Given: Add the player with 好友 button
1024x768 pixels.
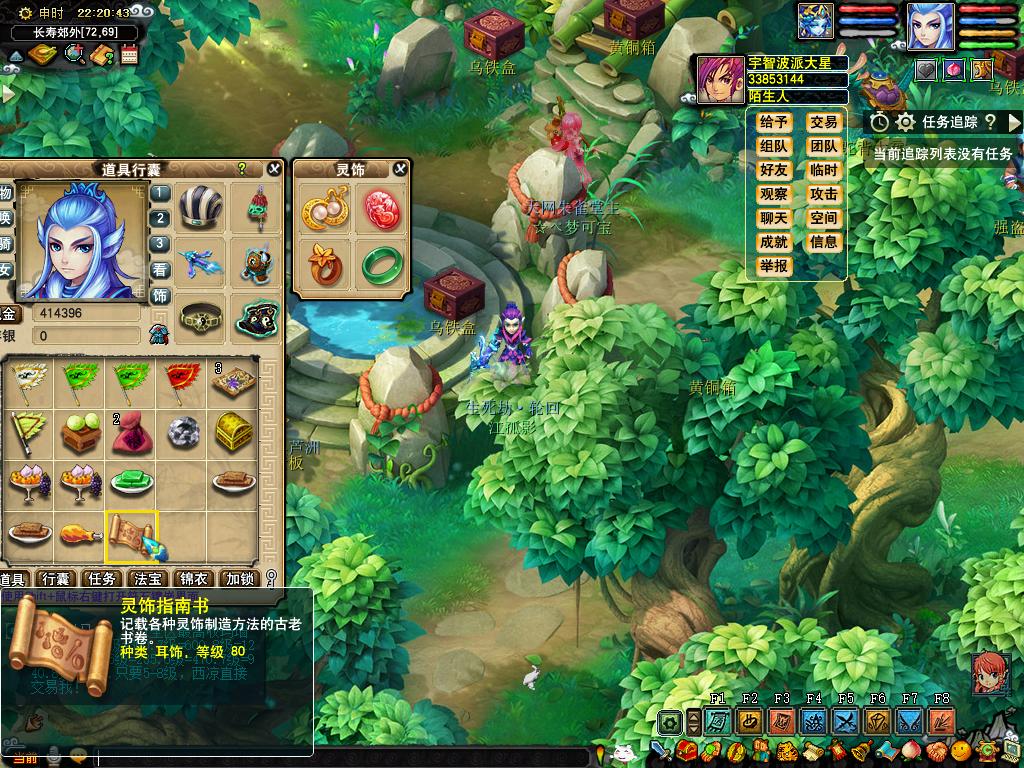Looking at the screenshot, I should click(774, 170).
